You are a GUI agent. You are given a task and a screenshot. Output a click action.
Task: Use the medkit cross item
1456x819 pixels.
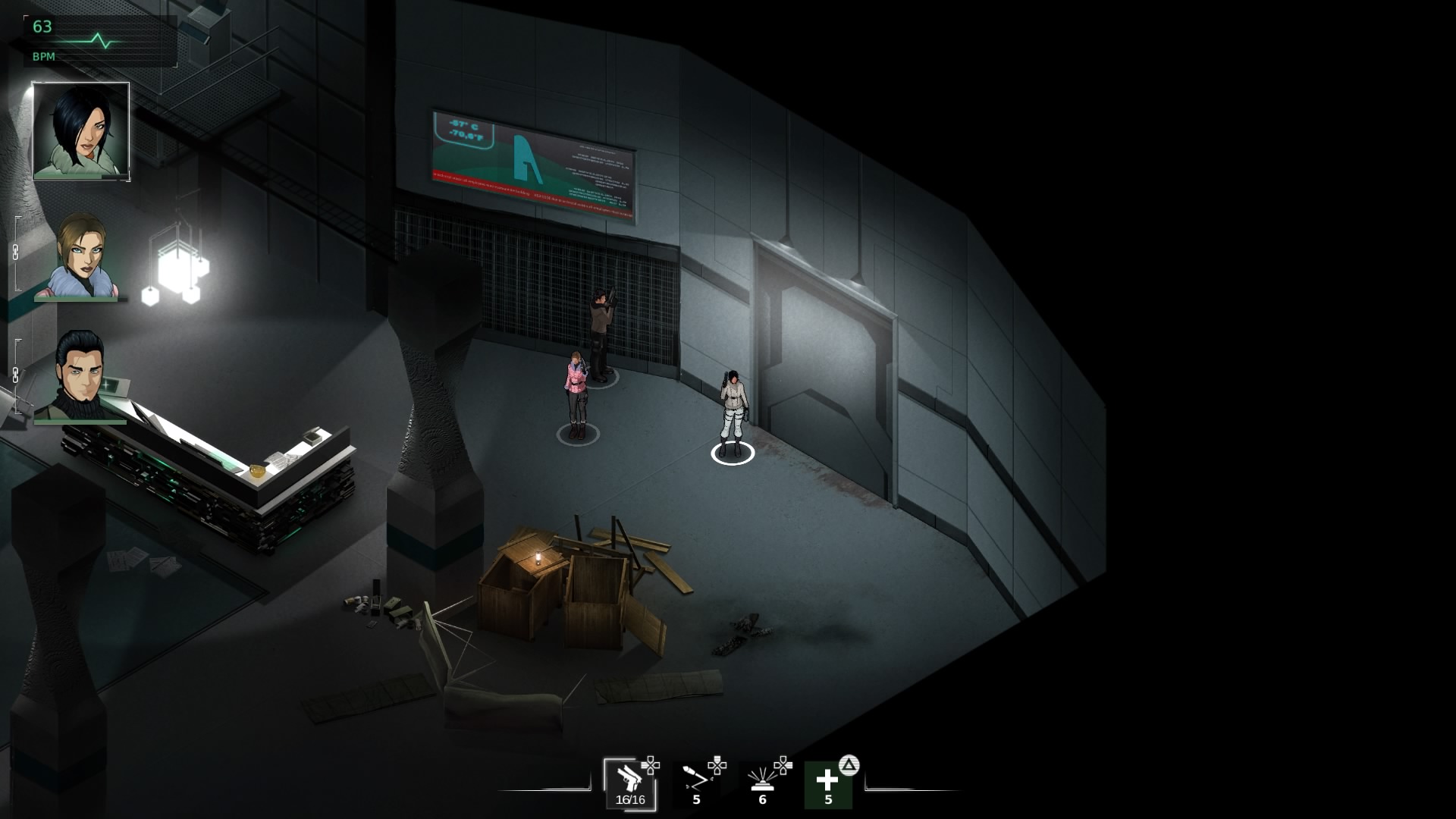(827, 784)
